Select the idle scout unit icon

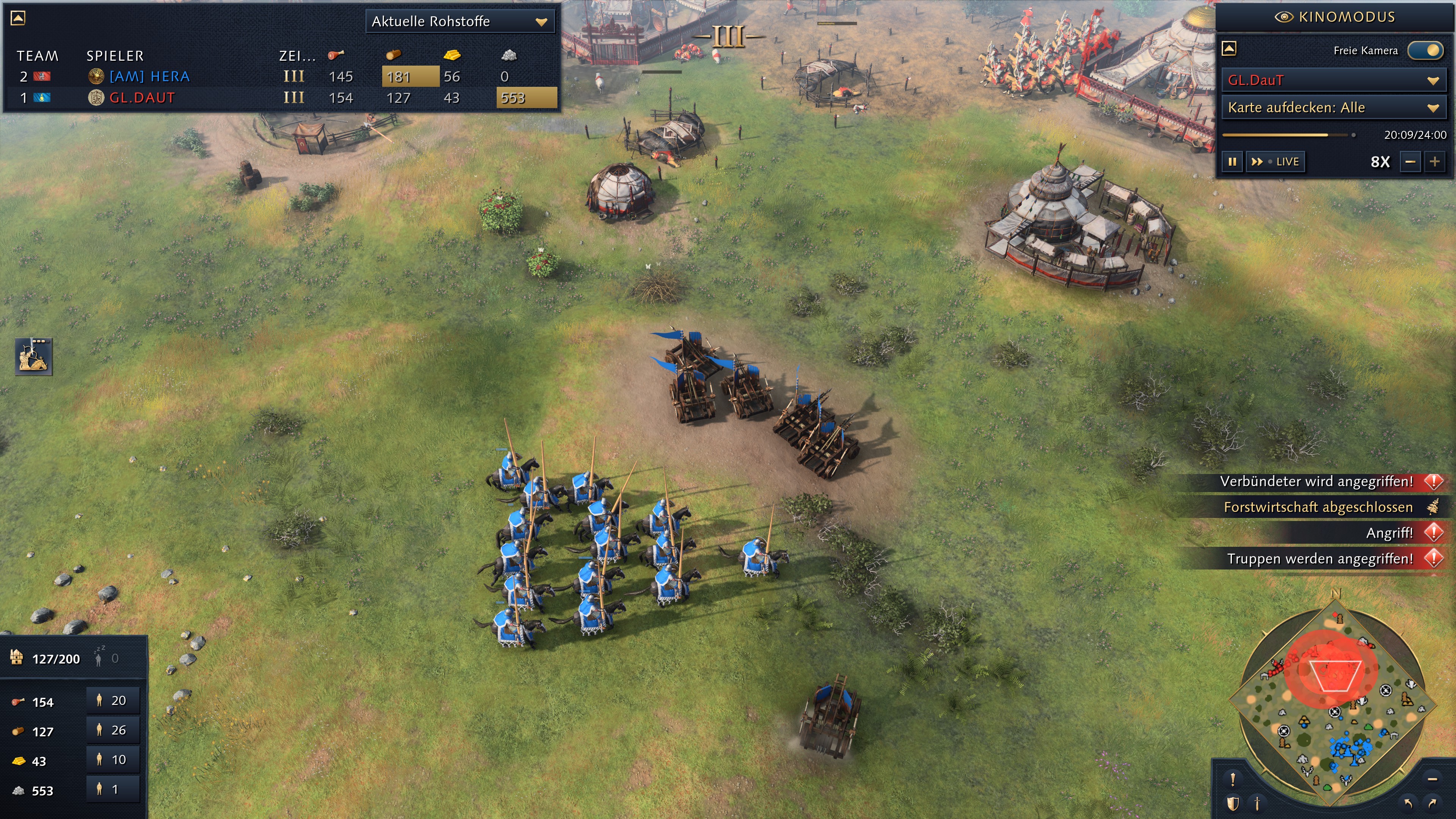tap(33, 357)
